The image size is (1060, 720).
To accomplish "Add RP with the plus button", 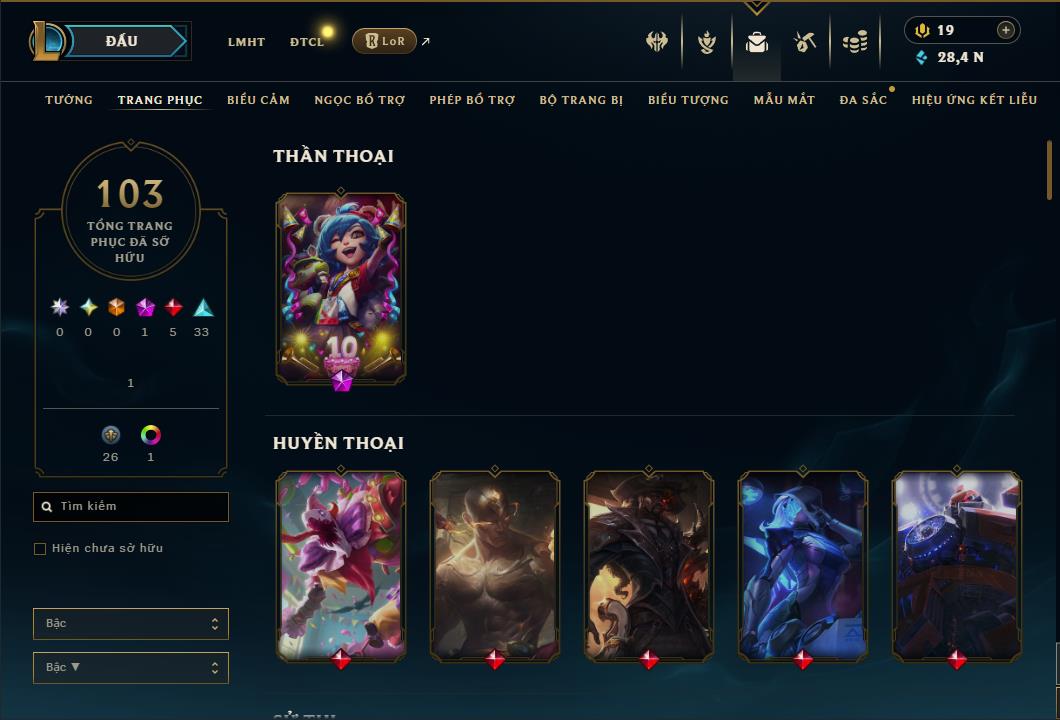I will click(1006, 30).
